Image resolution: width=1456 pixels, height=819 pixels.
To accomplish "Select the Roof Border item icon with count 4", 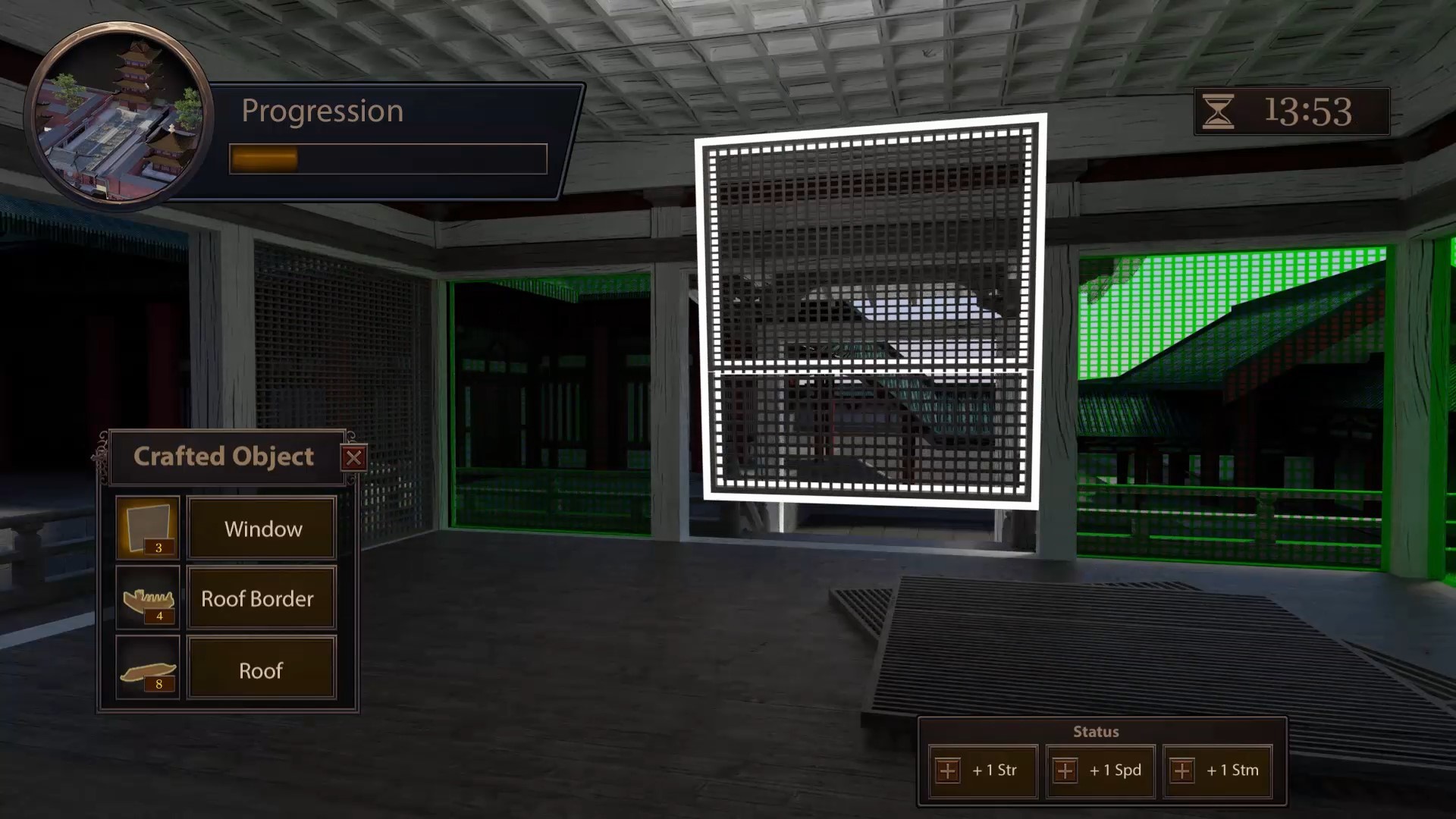I will click(x=147, y=597).
